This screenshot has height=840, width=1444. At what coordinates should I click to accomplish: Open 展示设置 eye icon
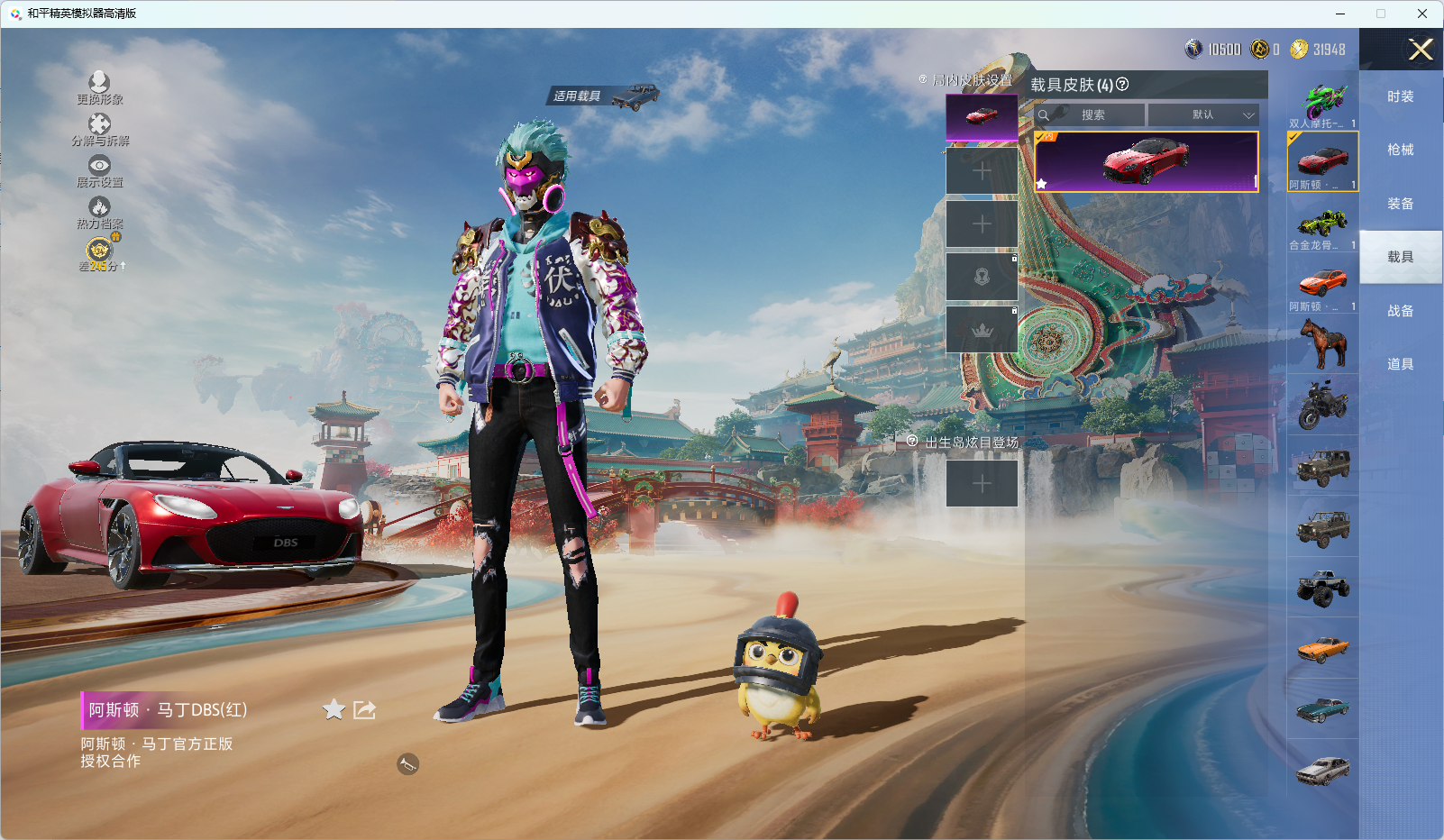(99, 166)
